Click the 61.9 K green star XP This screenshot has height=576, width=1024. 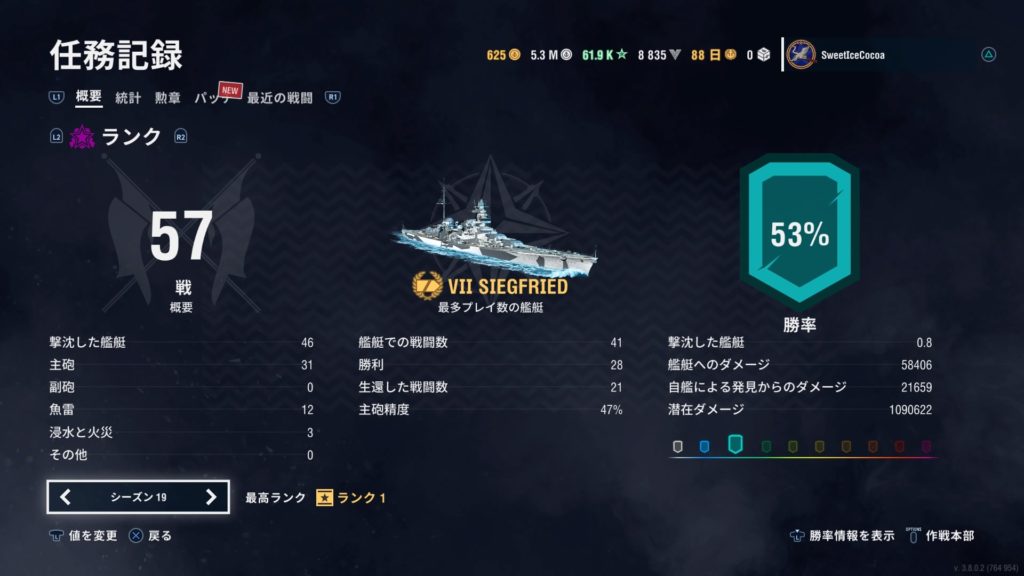click(604, 55)
